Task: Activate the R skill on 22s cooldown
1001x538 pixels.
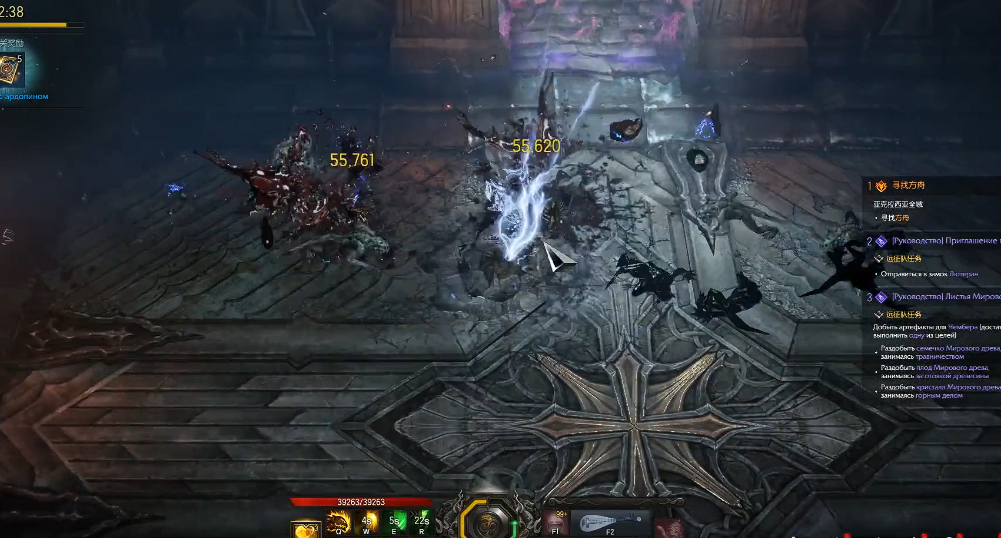Action: (421, 522)
